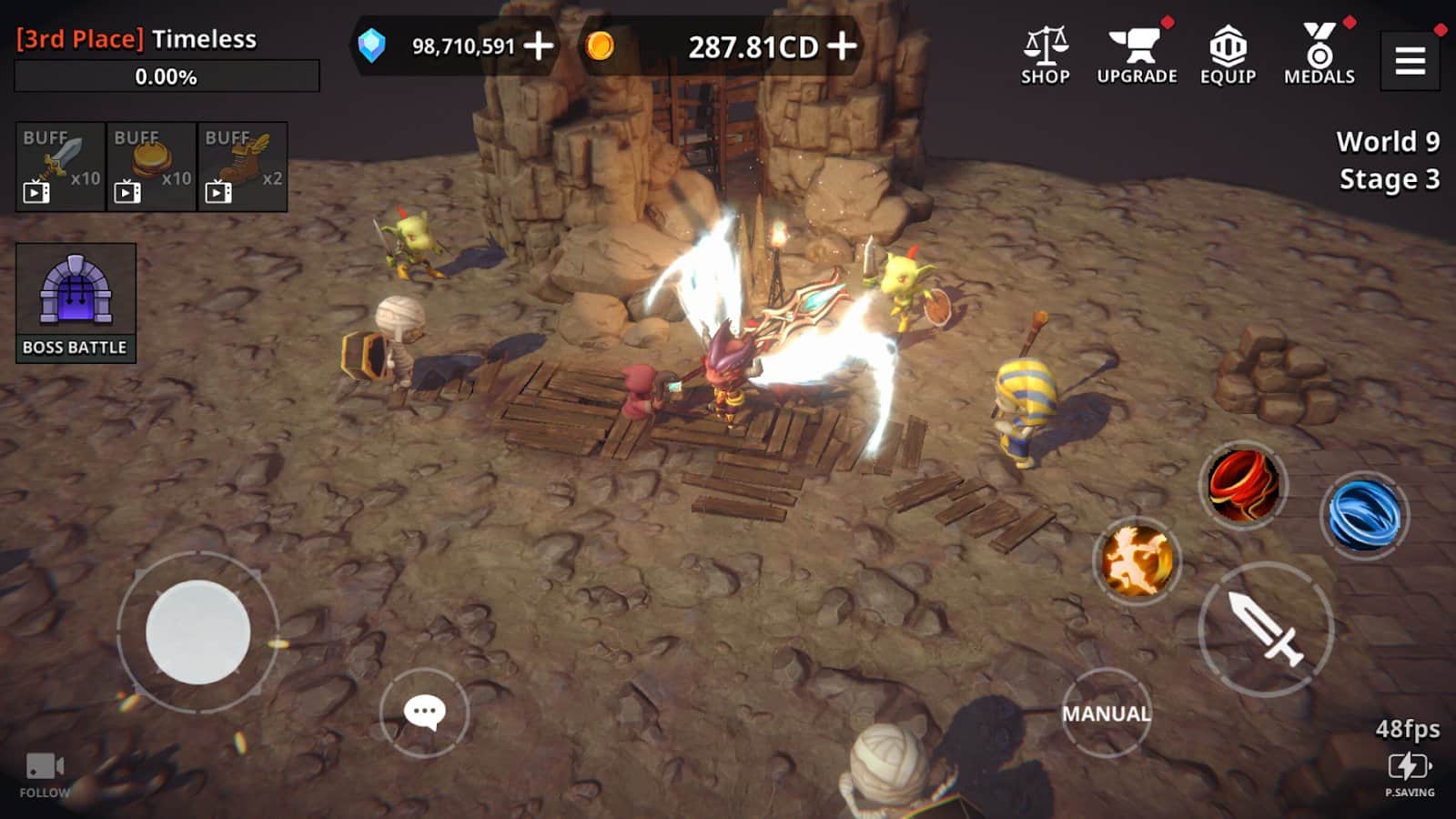The height and width of the screenshot is (819, 1456).
Task: Start the Boss Battle
Action: (76, 303)
